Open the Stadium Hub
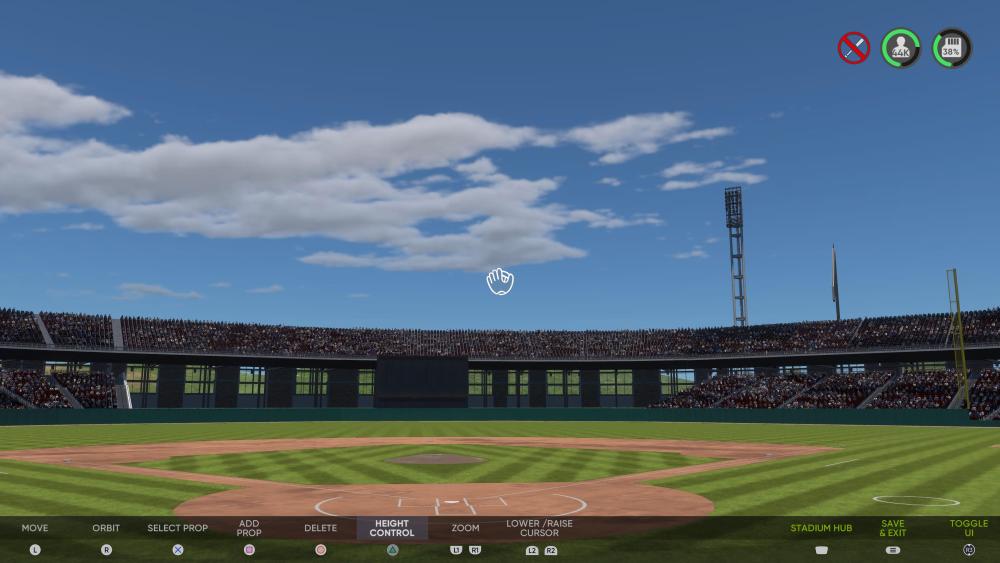Screen dimensions: 1000x563 (821, 528)
